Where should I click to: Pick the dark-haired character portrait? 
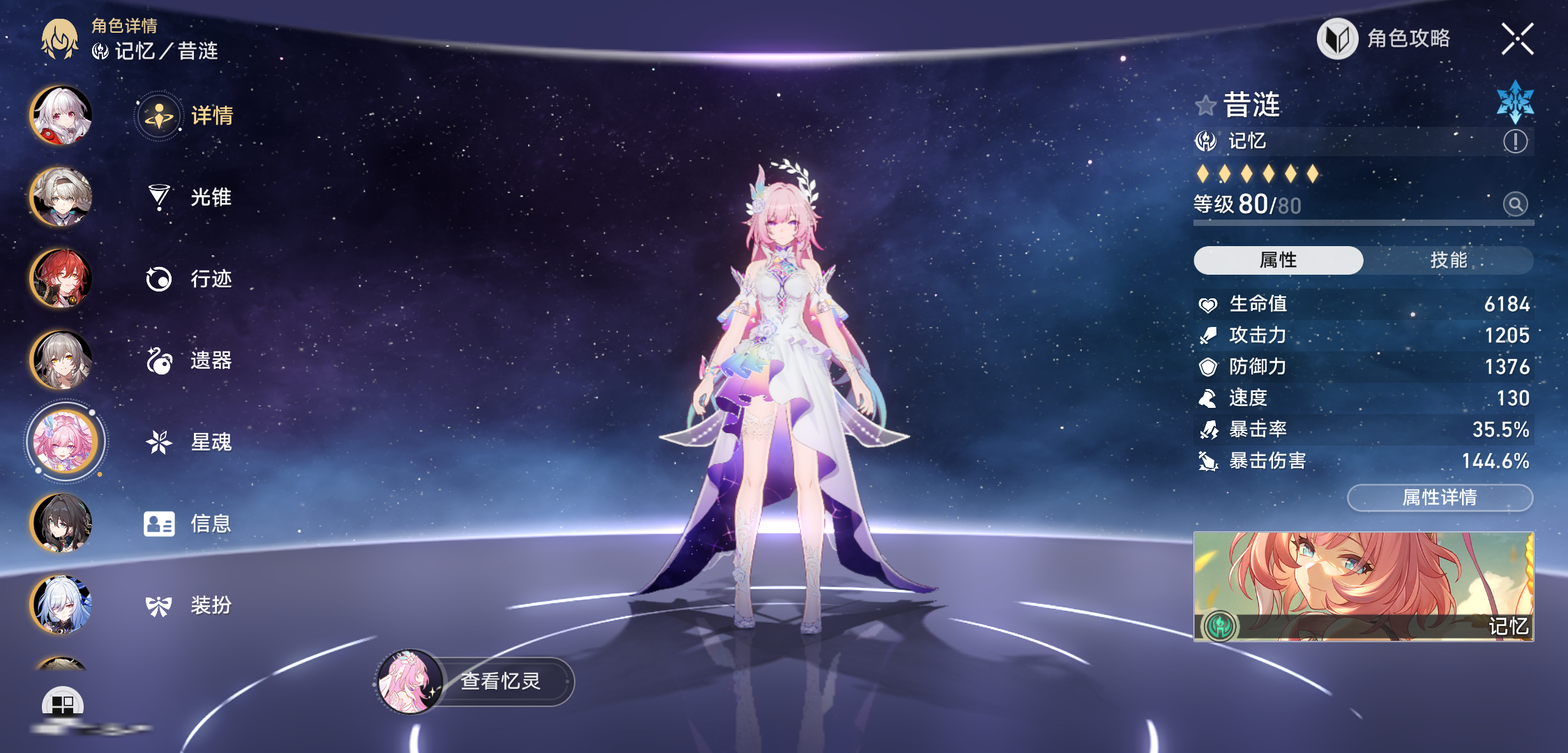(x=61, y=523)
